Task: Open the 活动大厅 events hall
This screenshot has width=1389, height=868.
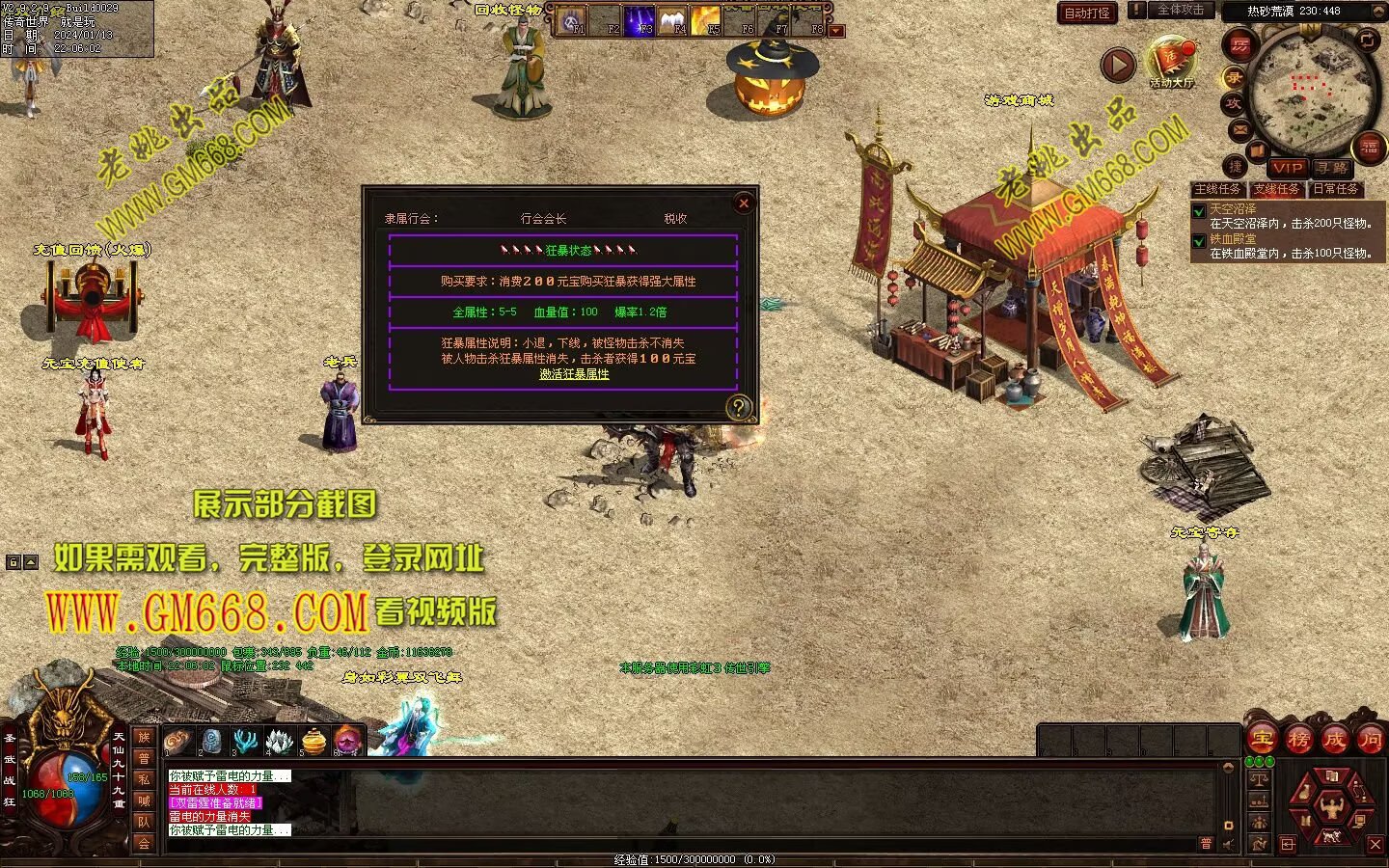Action: click(1171, 64)
